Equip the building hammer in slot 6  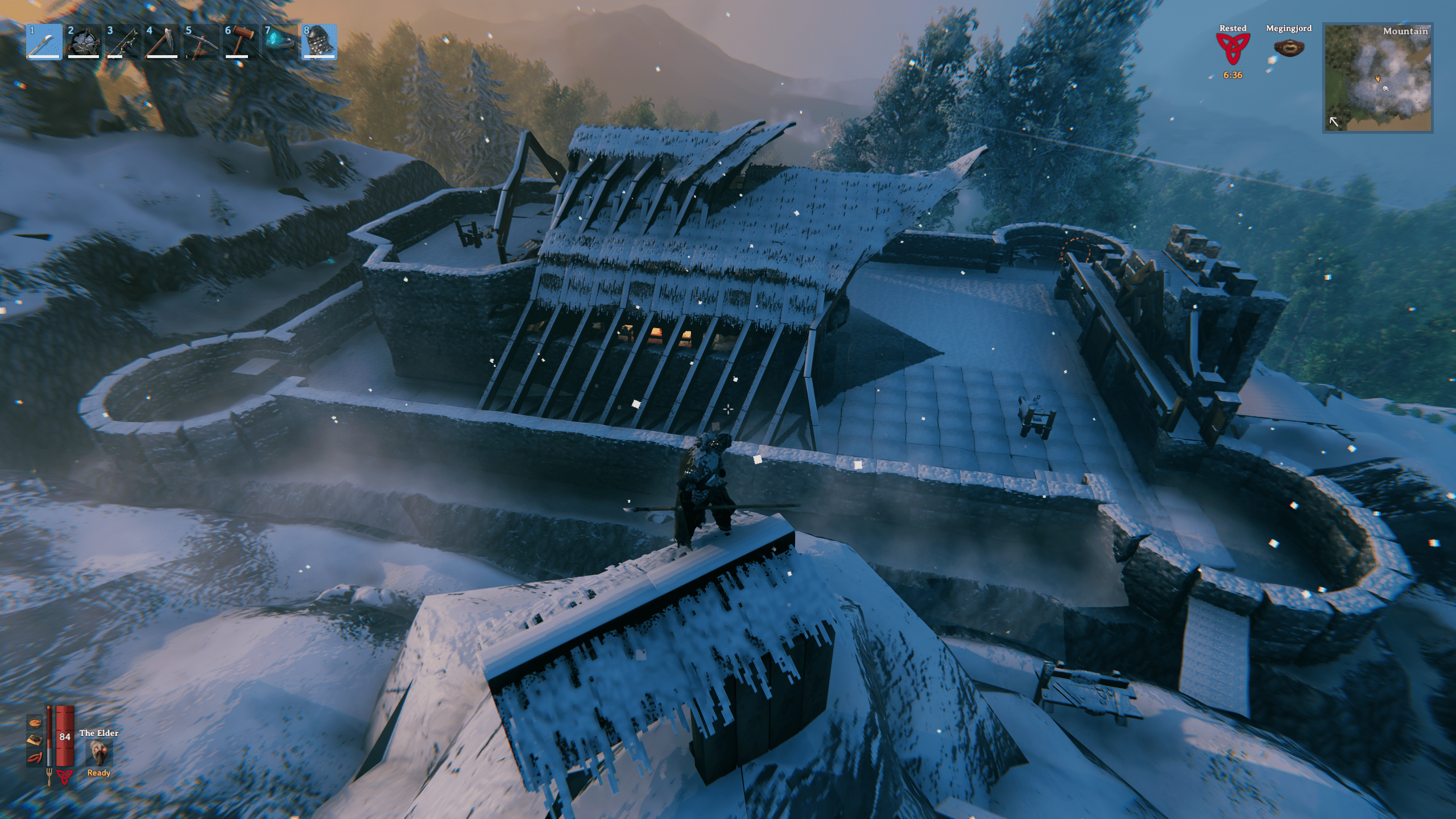tap(241, 42)
